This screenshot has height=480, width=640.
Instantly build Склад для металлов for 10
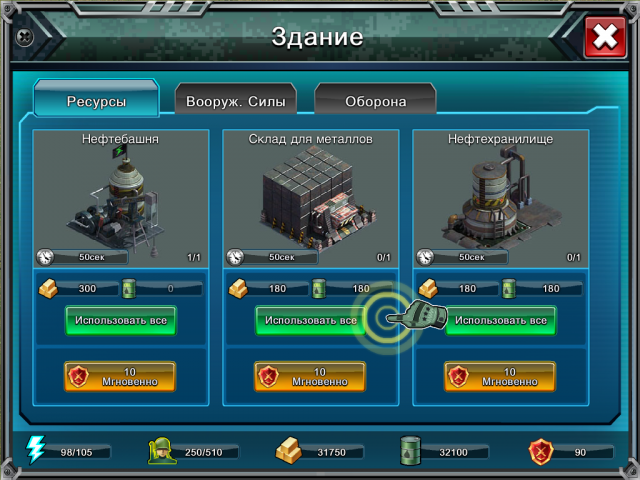click(x=310, y=376)
